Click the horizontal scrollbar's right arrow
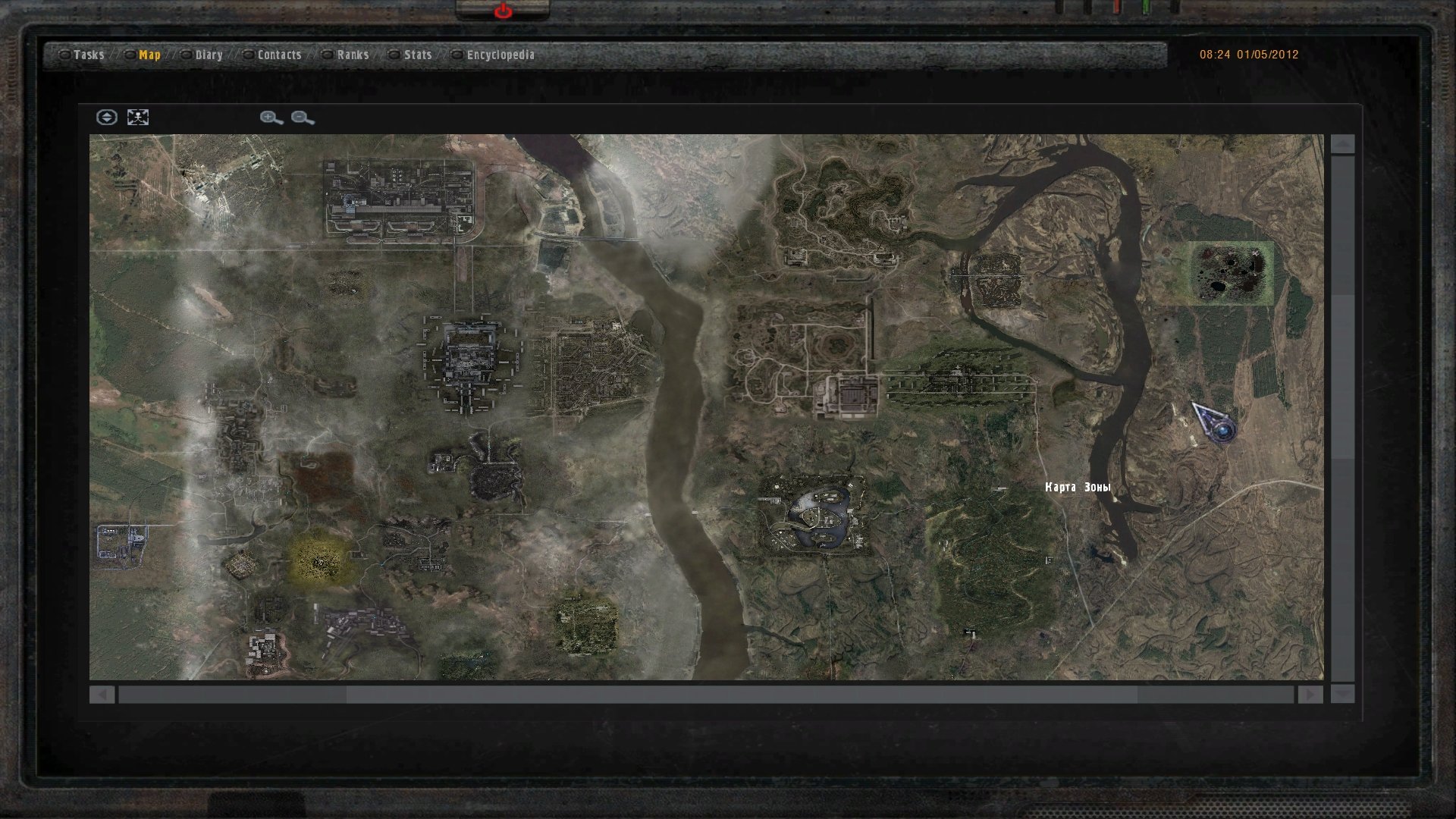This screenshot has width=1456, height=819. point(1310,695)
